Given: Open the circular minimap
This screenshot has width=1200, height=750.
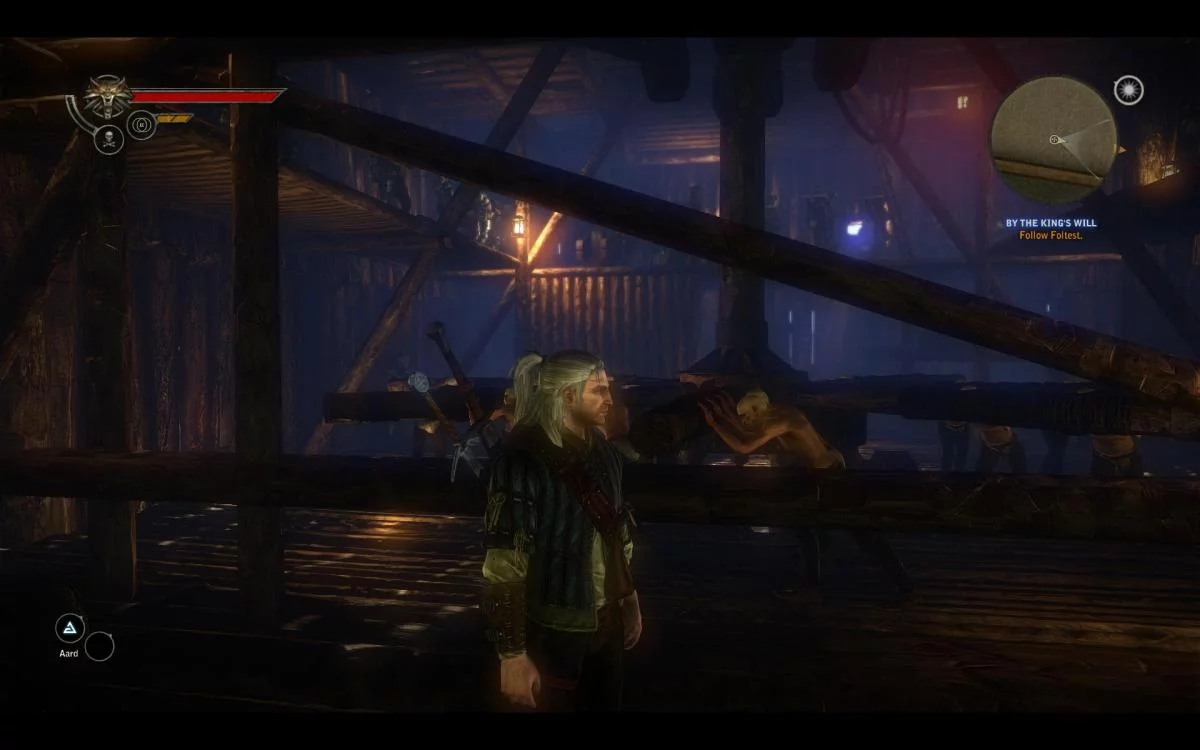Looking at the screenshot, I should tap(1053, 139).
